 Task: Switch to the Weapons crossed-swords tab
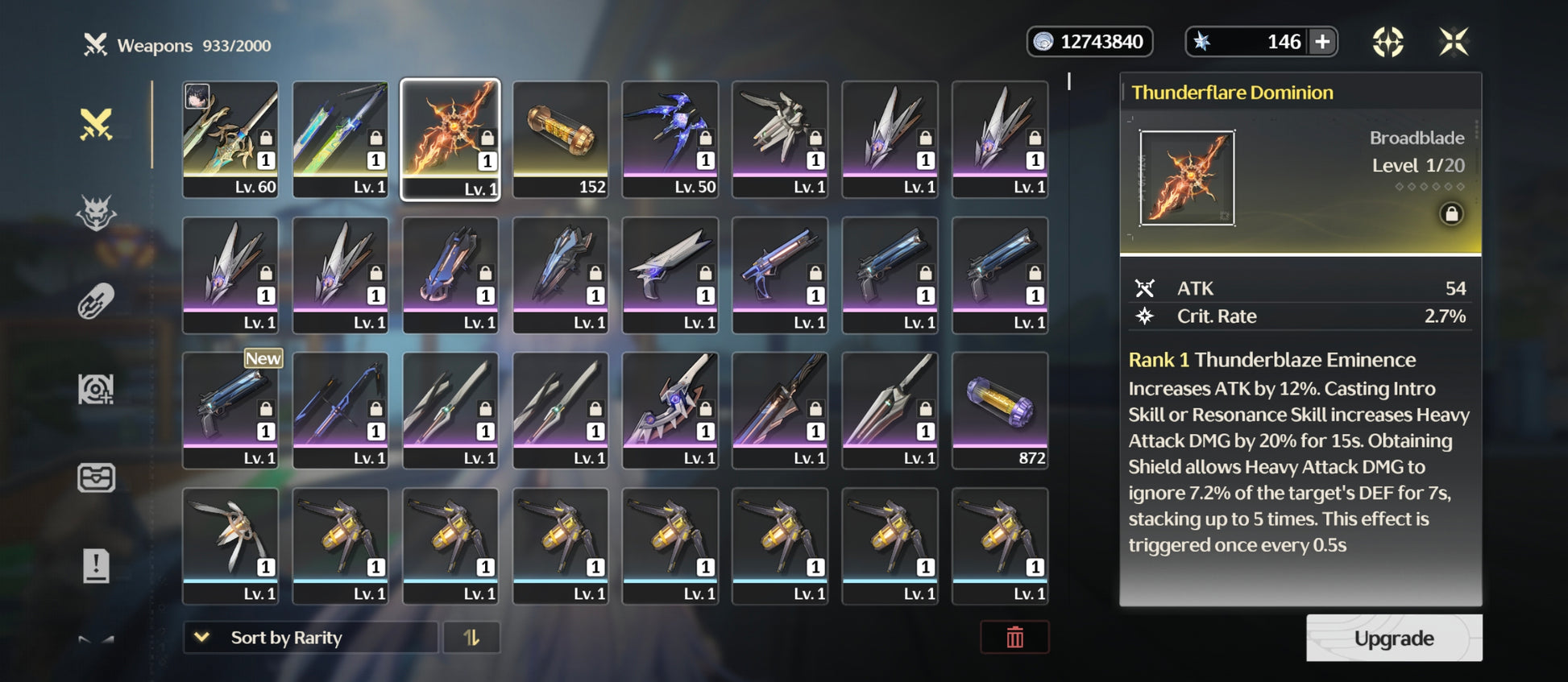pos(96,125)
